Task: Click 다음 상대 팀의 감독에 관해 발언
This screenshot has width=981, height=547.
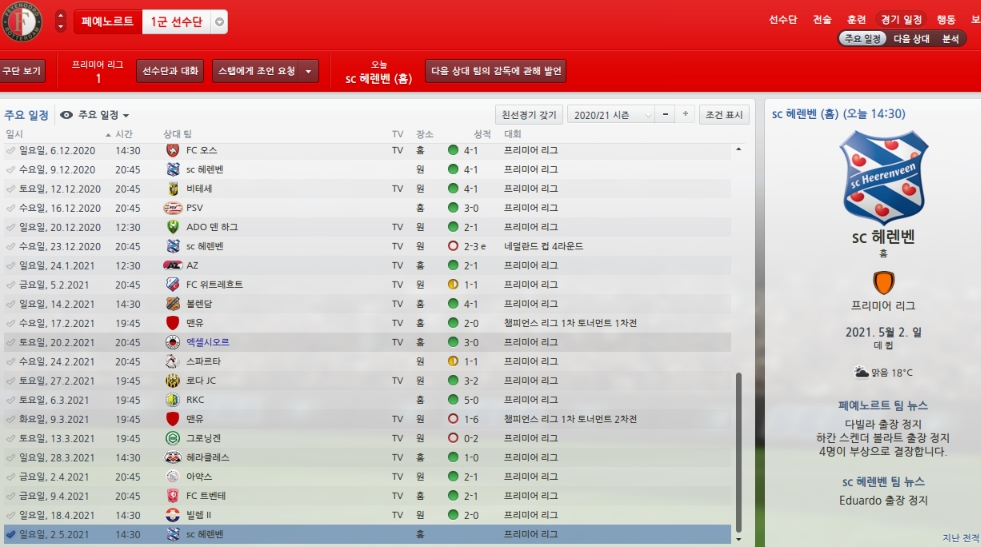Action: pyautogui.click(x=496, y=71)
